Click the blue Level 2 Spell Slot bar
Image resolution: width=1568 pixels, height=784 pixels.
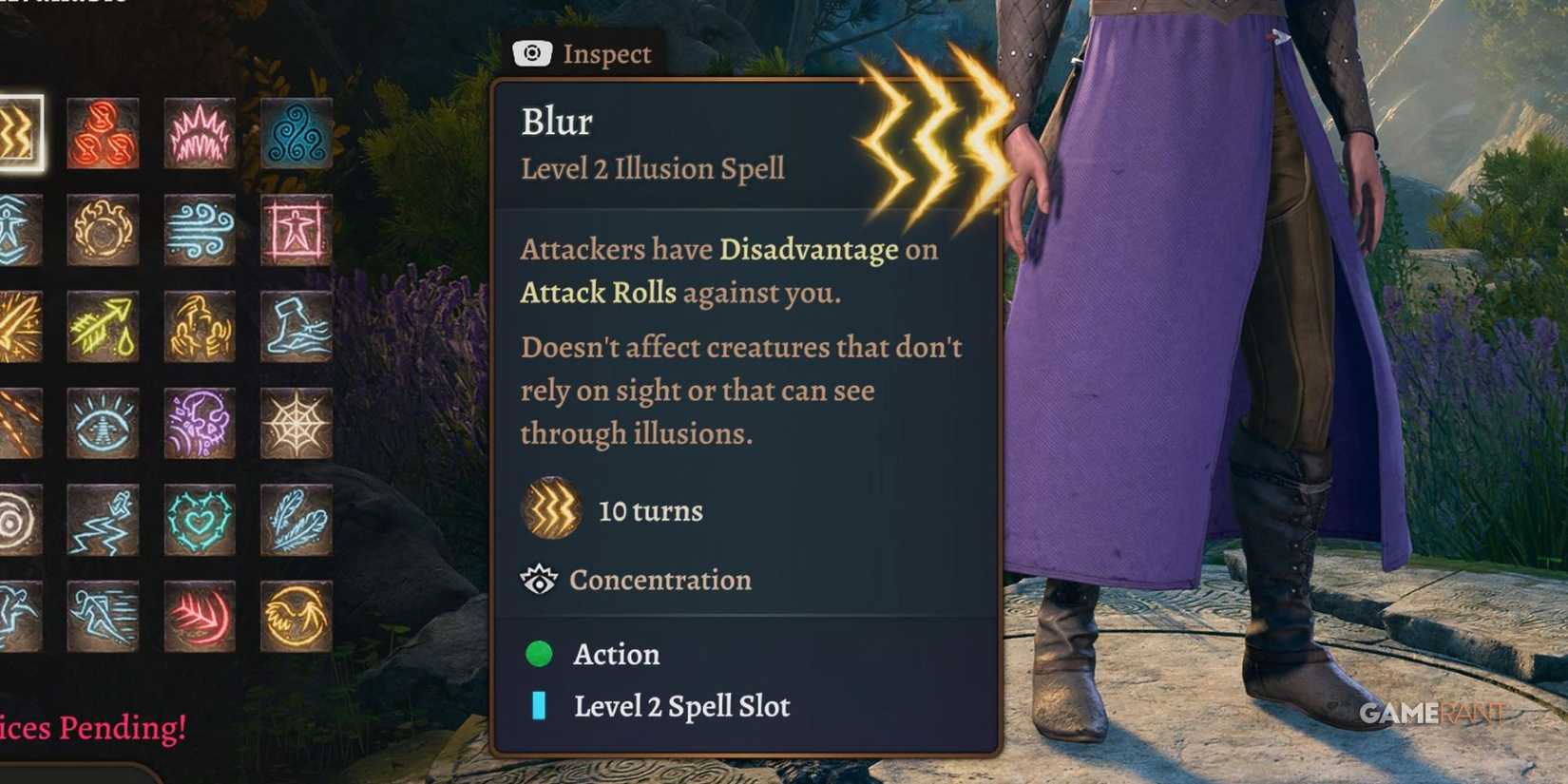pyautogui.click(x=540, y=706)
